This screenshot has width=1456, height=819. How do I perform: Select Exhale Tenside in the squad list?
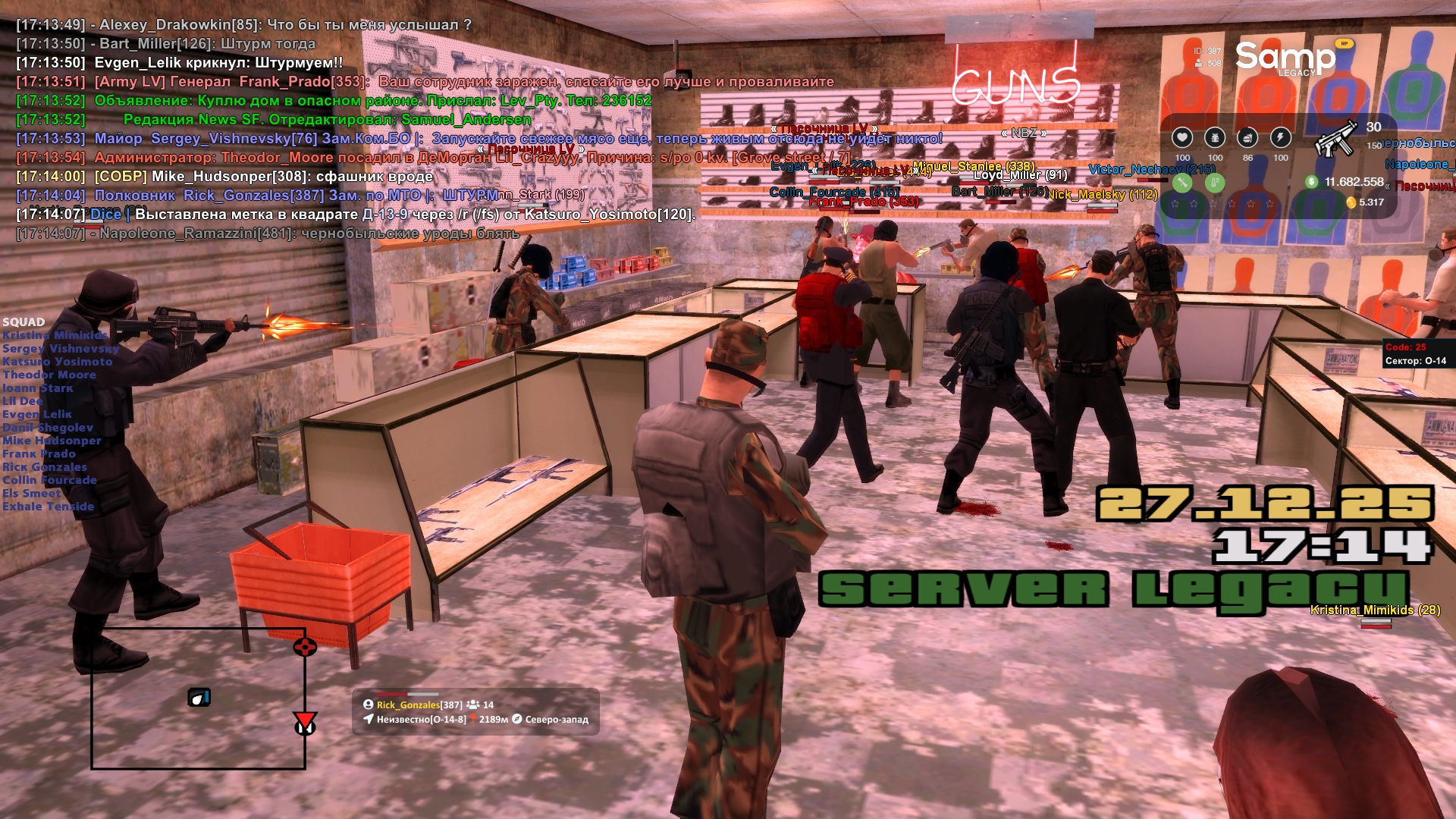[49, 507]
